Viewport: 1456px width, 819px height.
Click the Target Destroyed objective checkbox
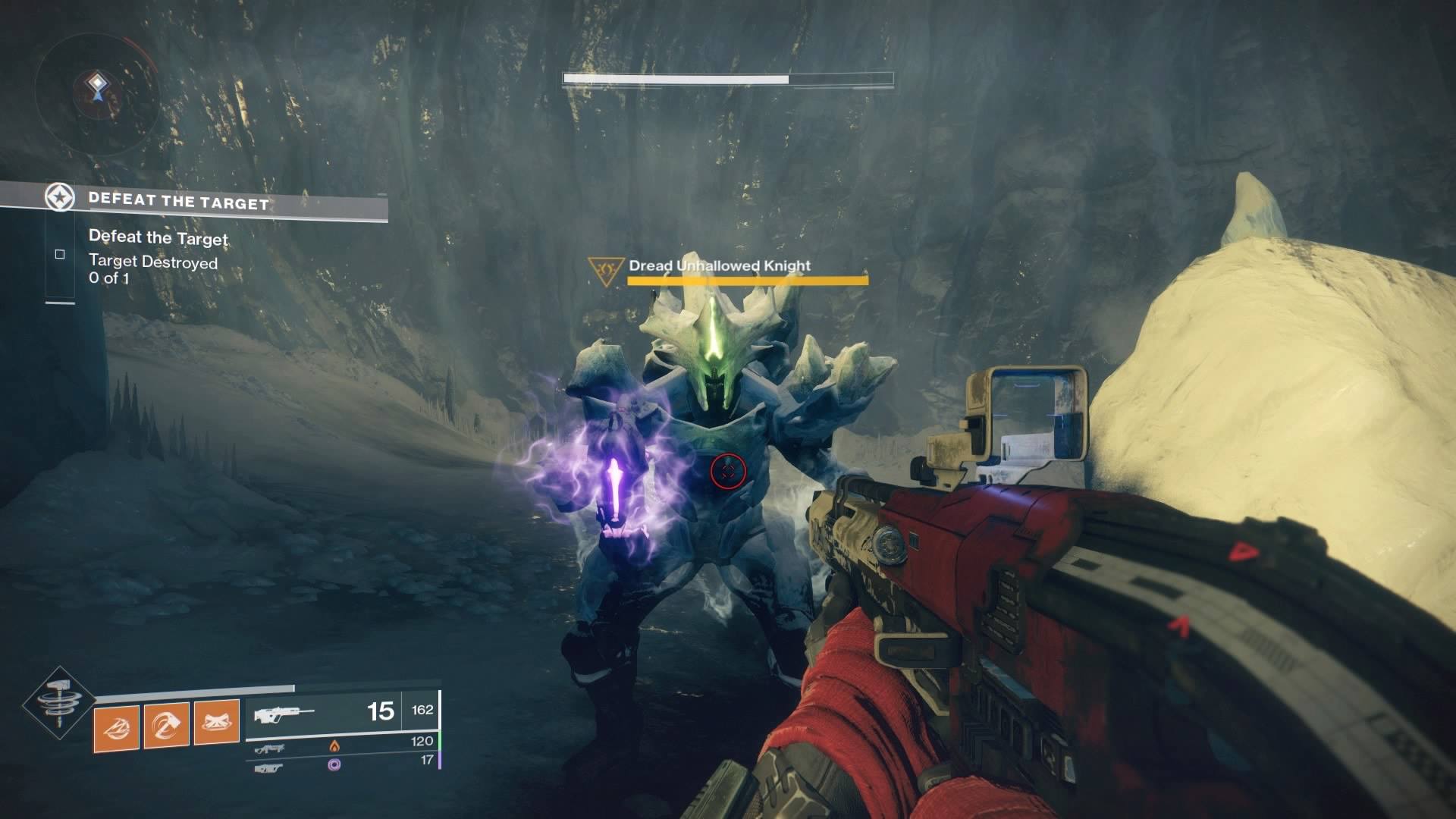coord(60,254)
